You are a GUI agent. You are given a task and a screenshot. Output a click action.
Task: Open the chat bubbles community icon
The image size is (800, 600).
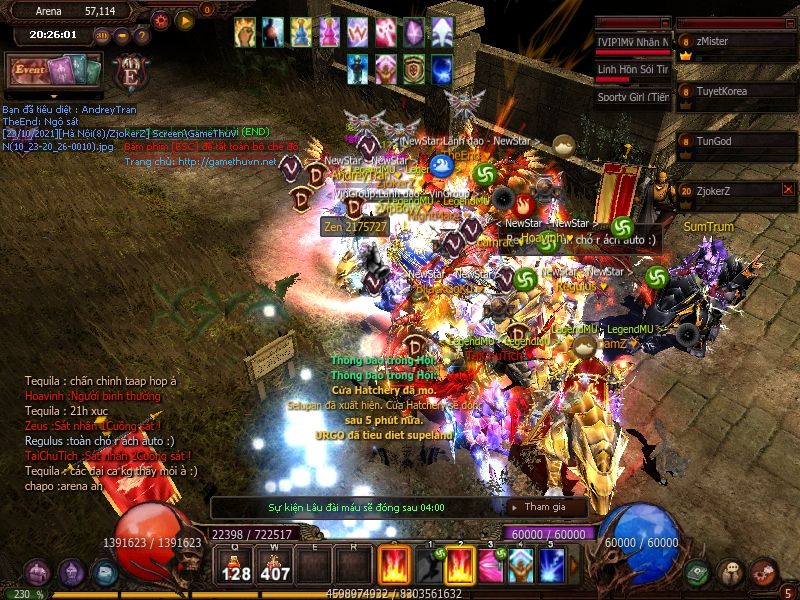[x=731, y=573]
